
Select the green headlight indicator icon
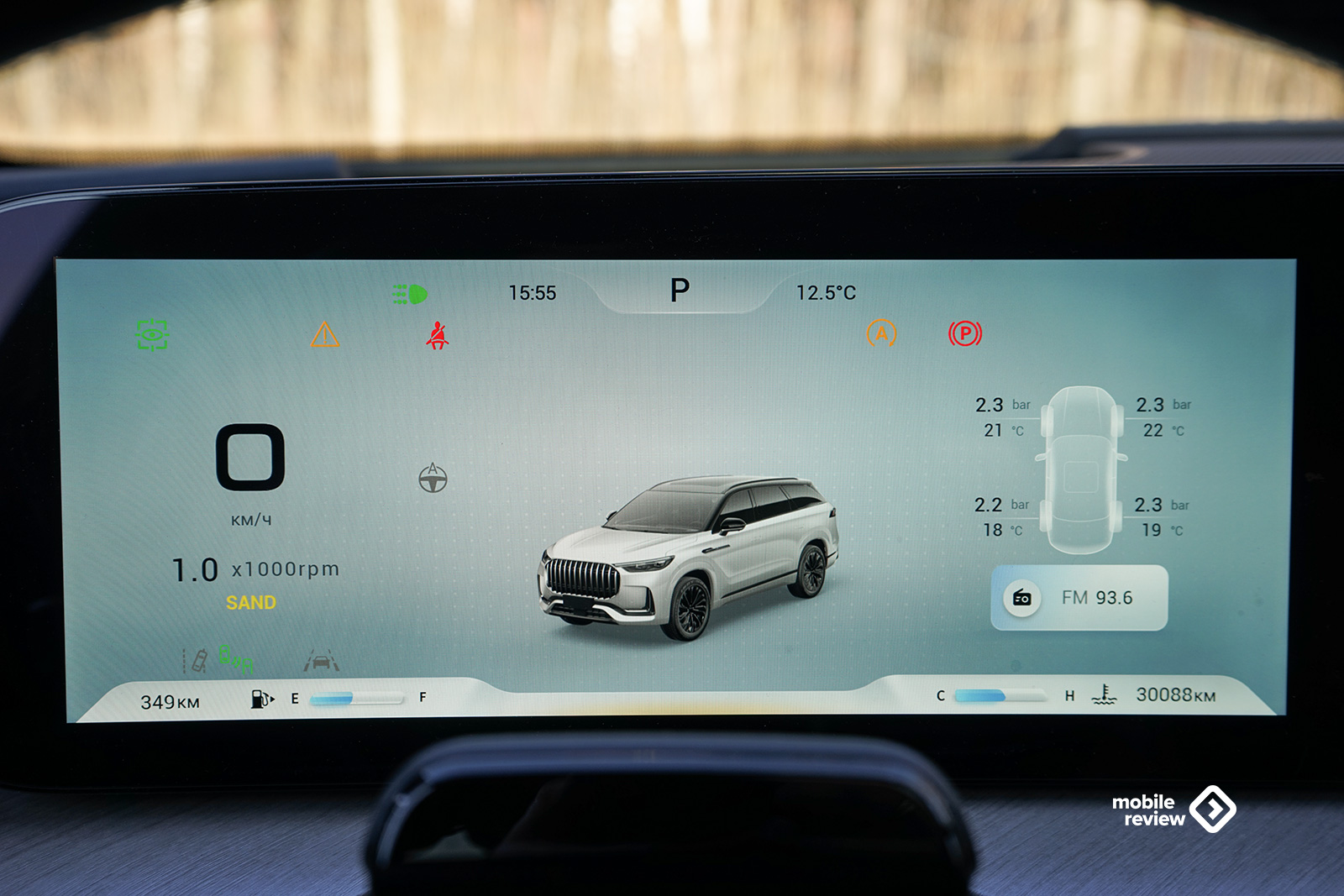[x=410, y=294]
